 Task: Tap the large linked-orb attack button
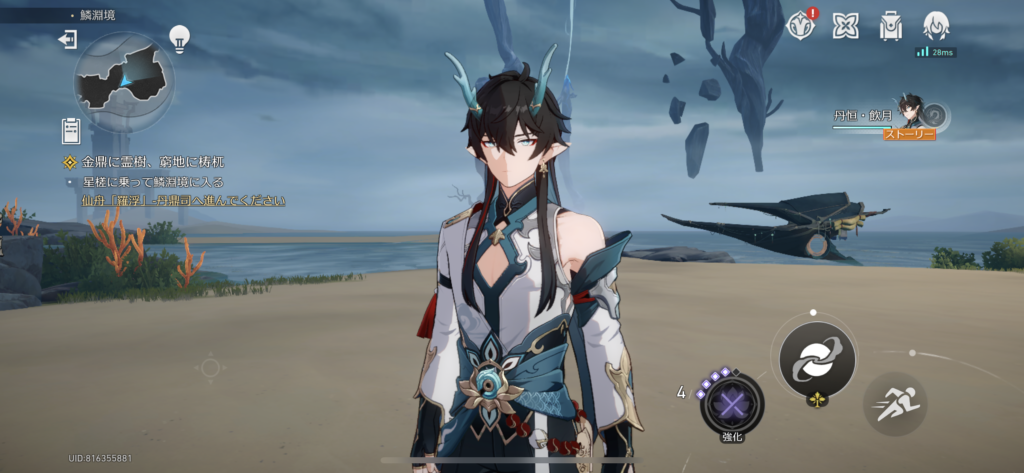click(817, 359)
